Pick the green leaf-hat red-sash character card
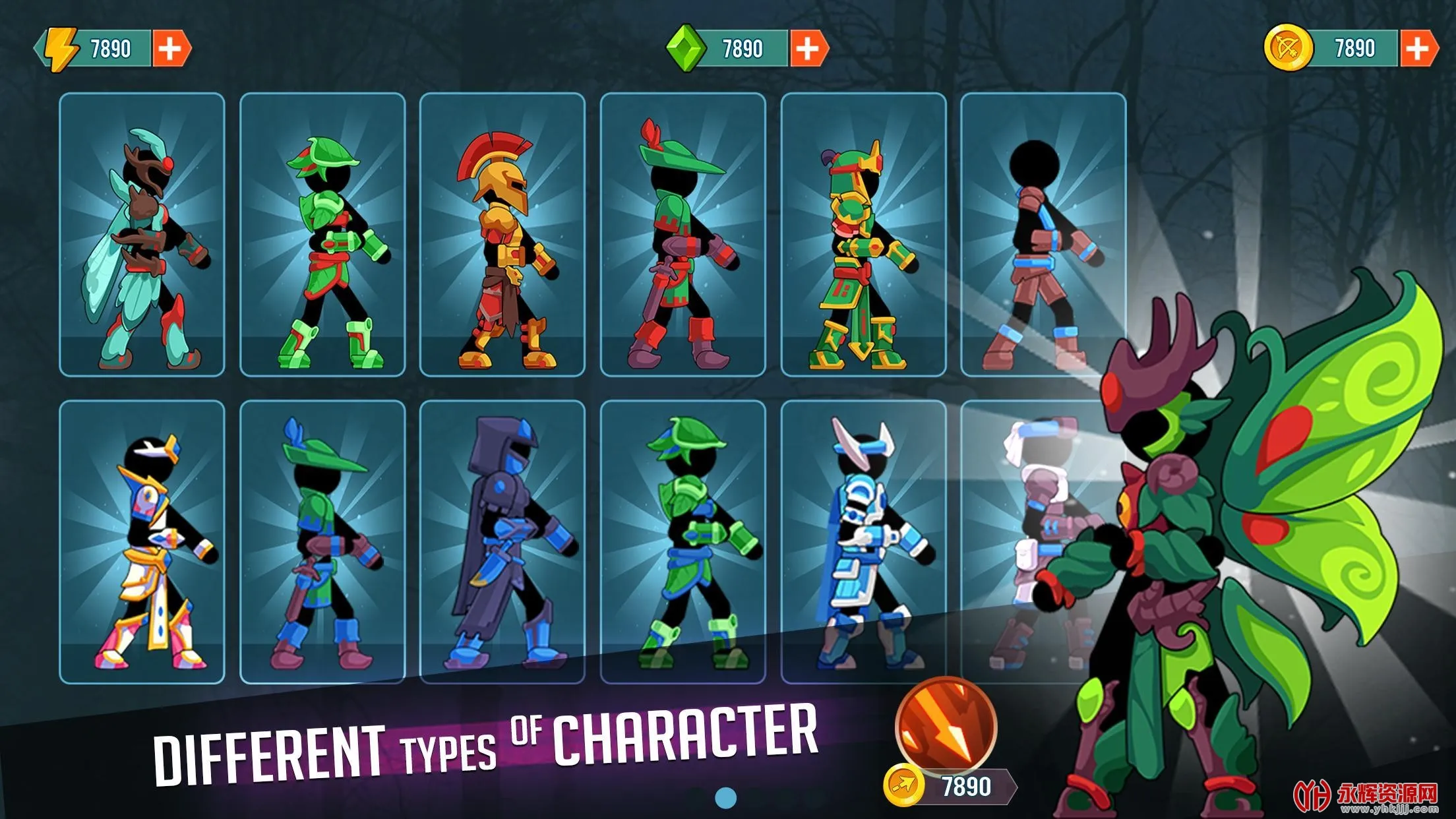Viewport: 1456px width, 819px height. click(x=322, y=235)
